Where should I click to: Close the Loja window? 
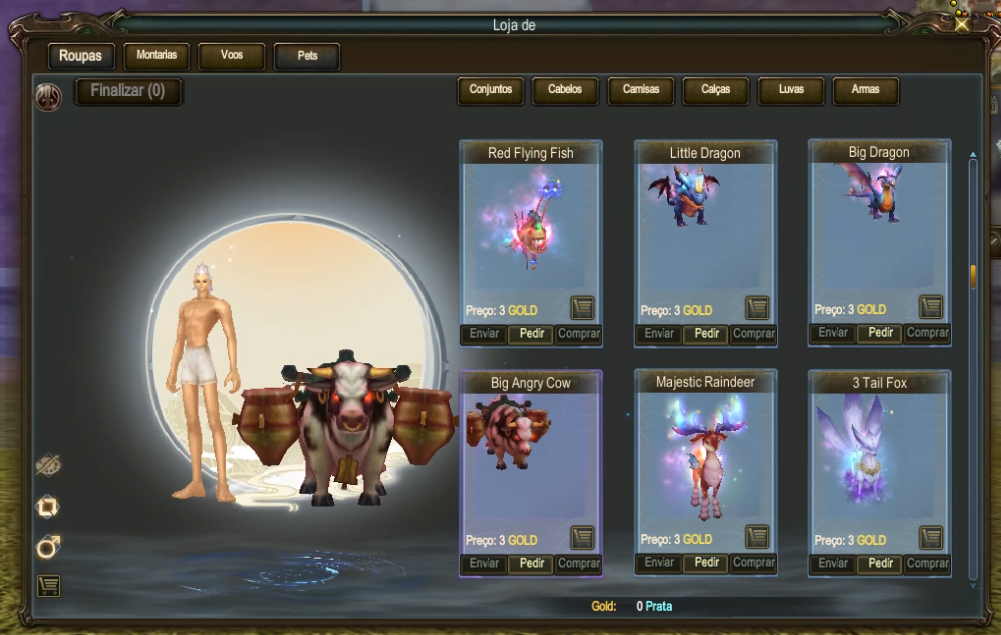pos(962,25)
